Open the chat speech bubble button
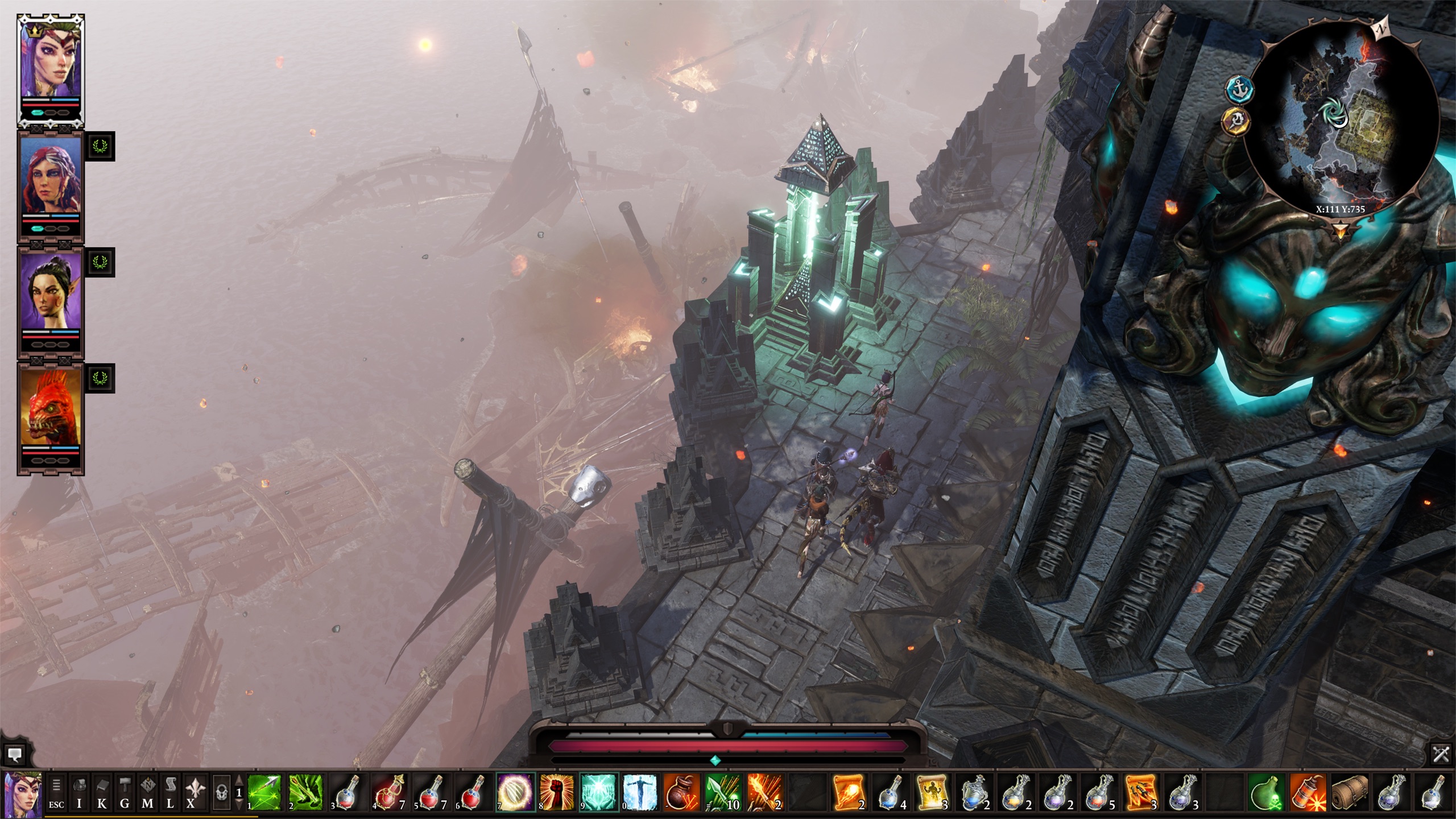 pos(14,755)
